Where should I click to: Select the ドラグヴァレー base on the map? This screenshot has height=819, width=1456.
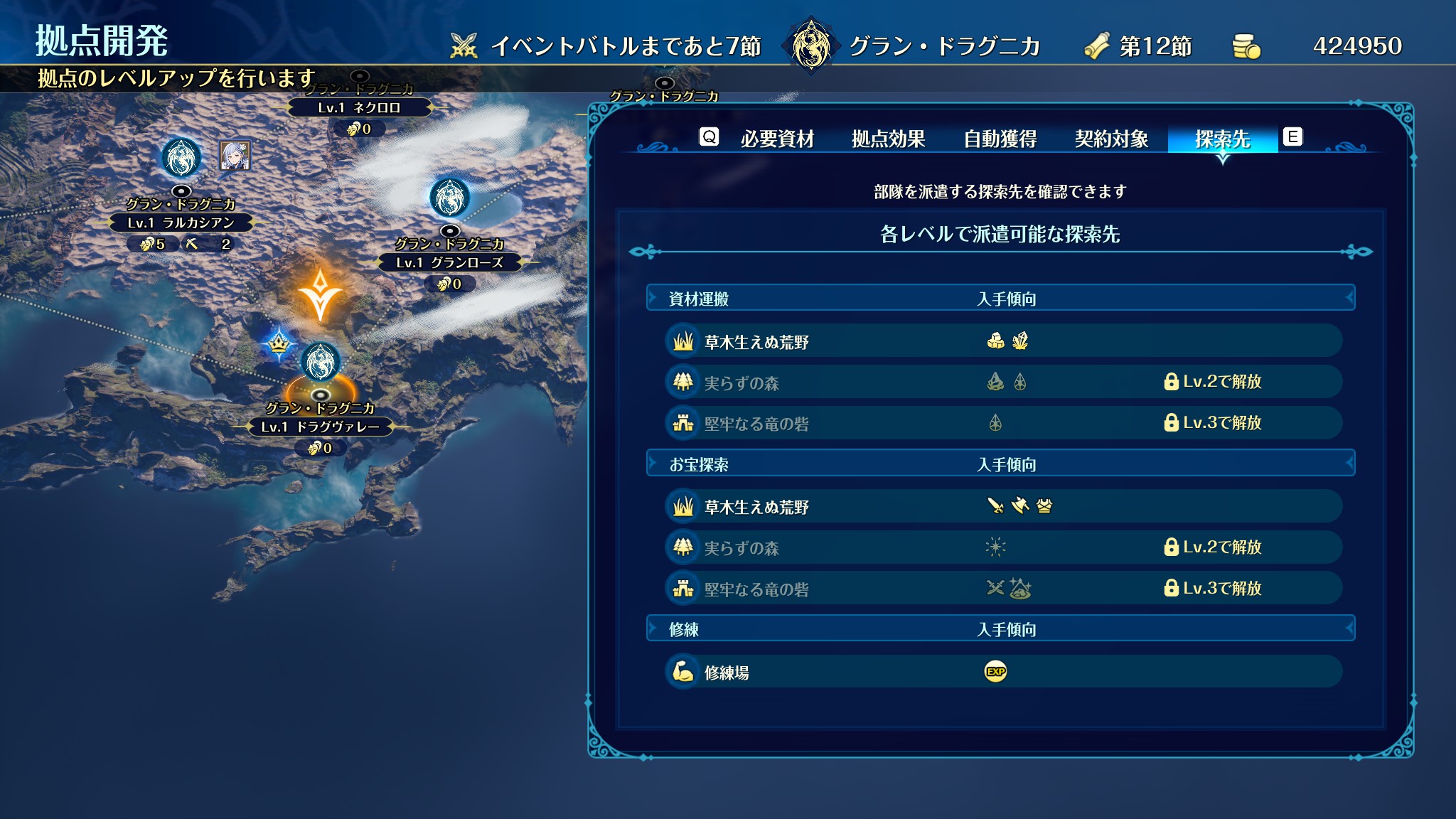321,427
